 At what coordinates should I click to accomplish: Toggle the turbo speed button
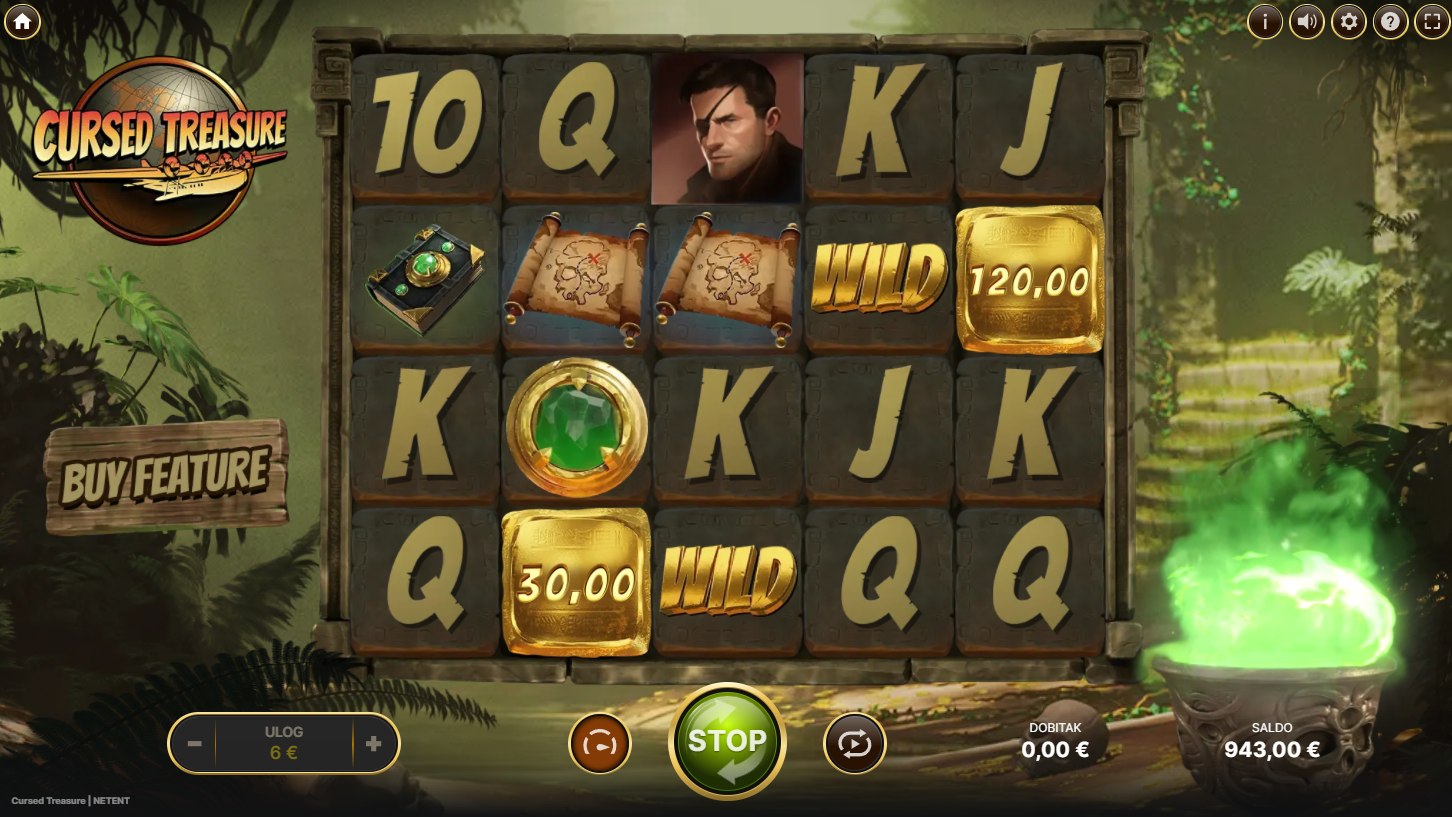(600, 744)
